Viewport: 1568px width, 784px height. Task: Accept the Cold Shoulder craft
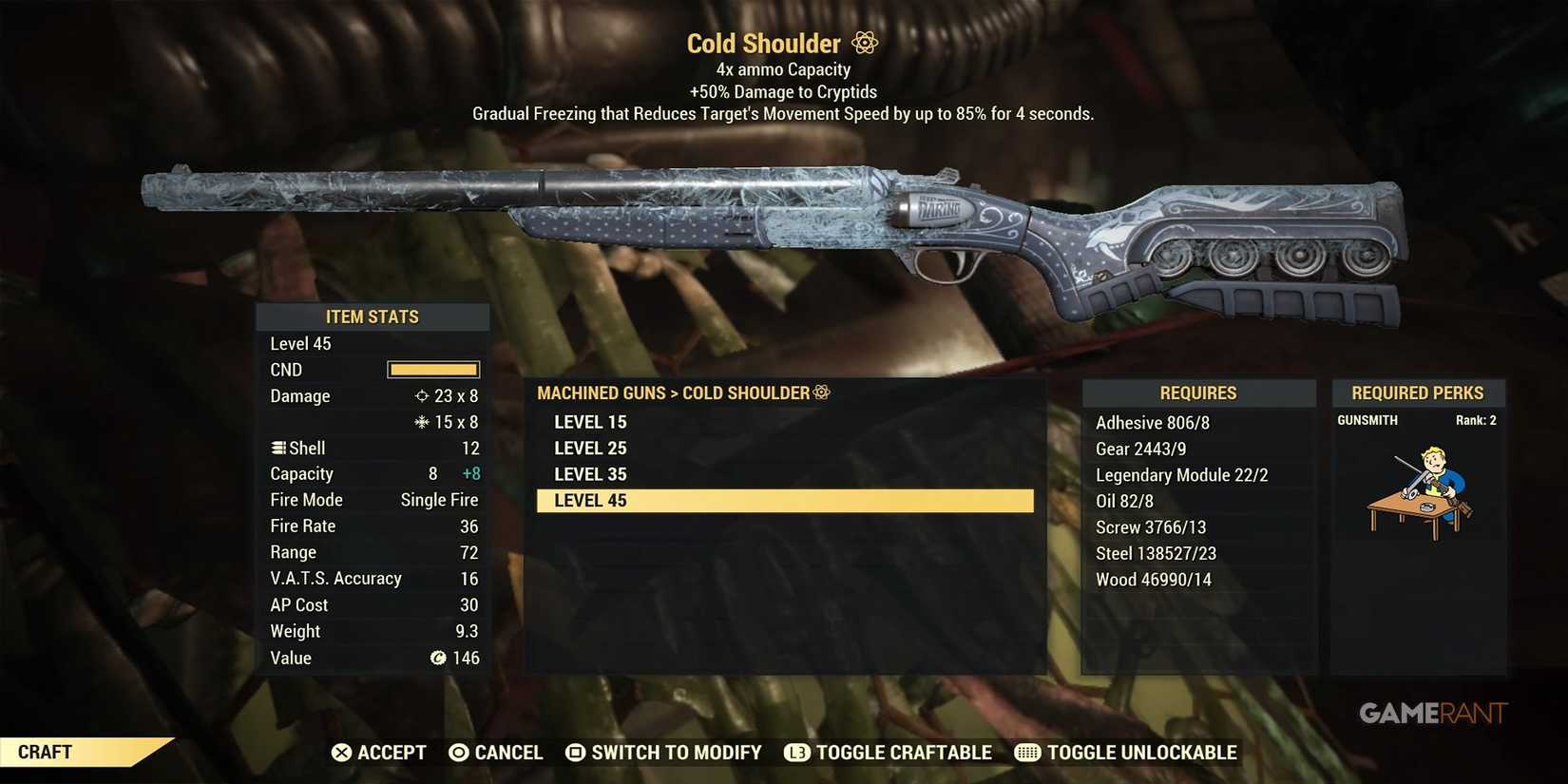(378, 752)
